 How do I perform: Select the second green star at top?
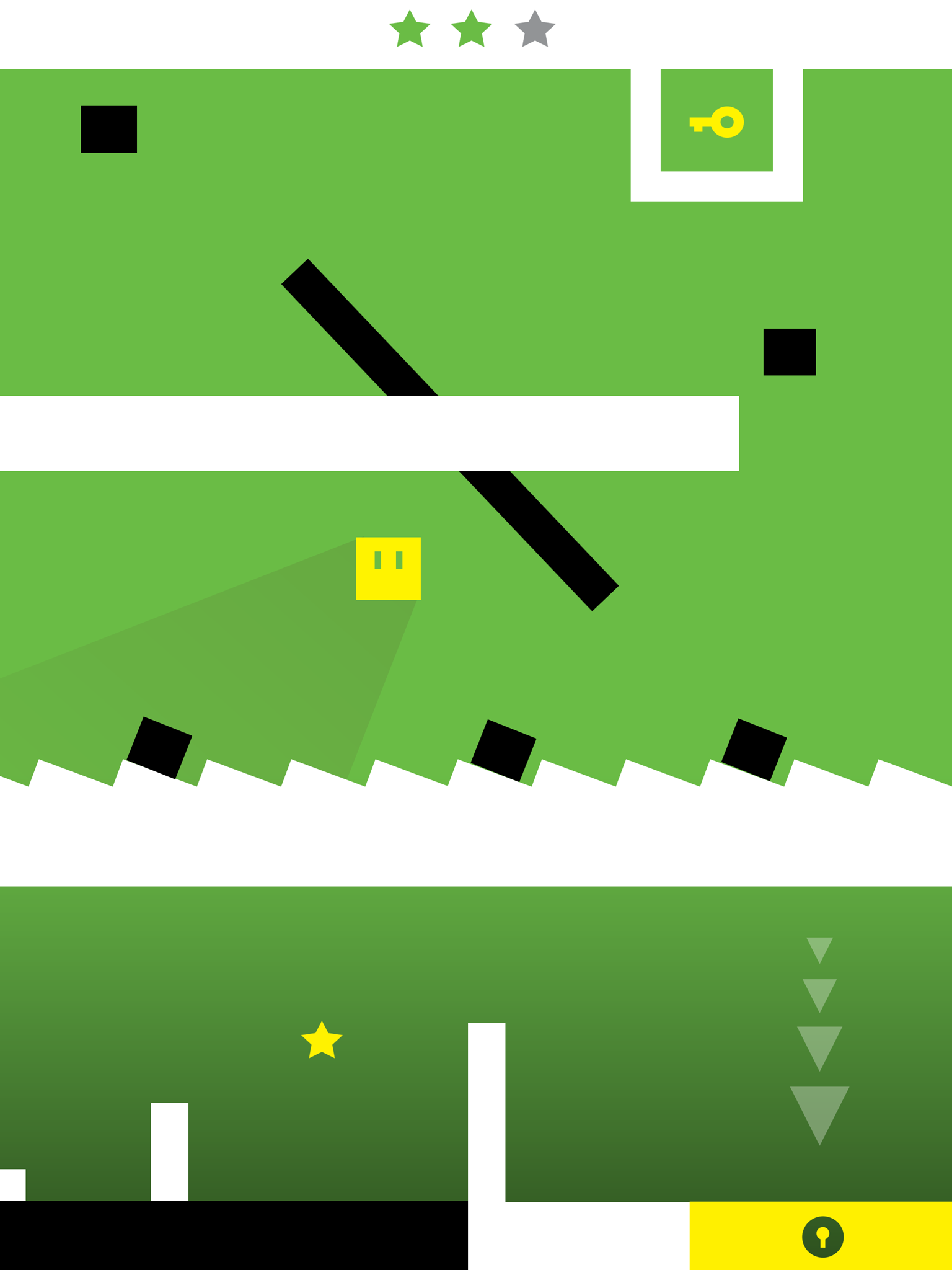[x=471, y=29]
